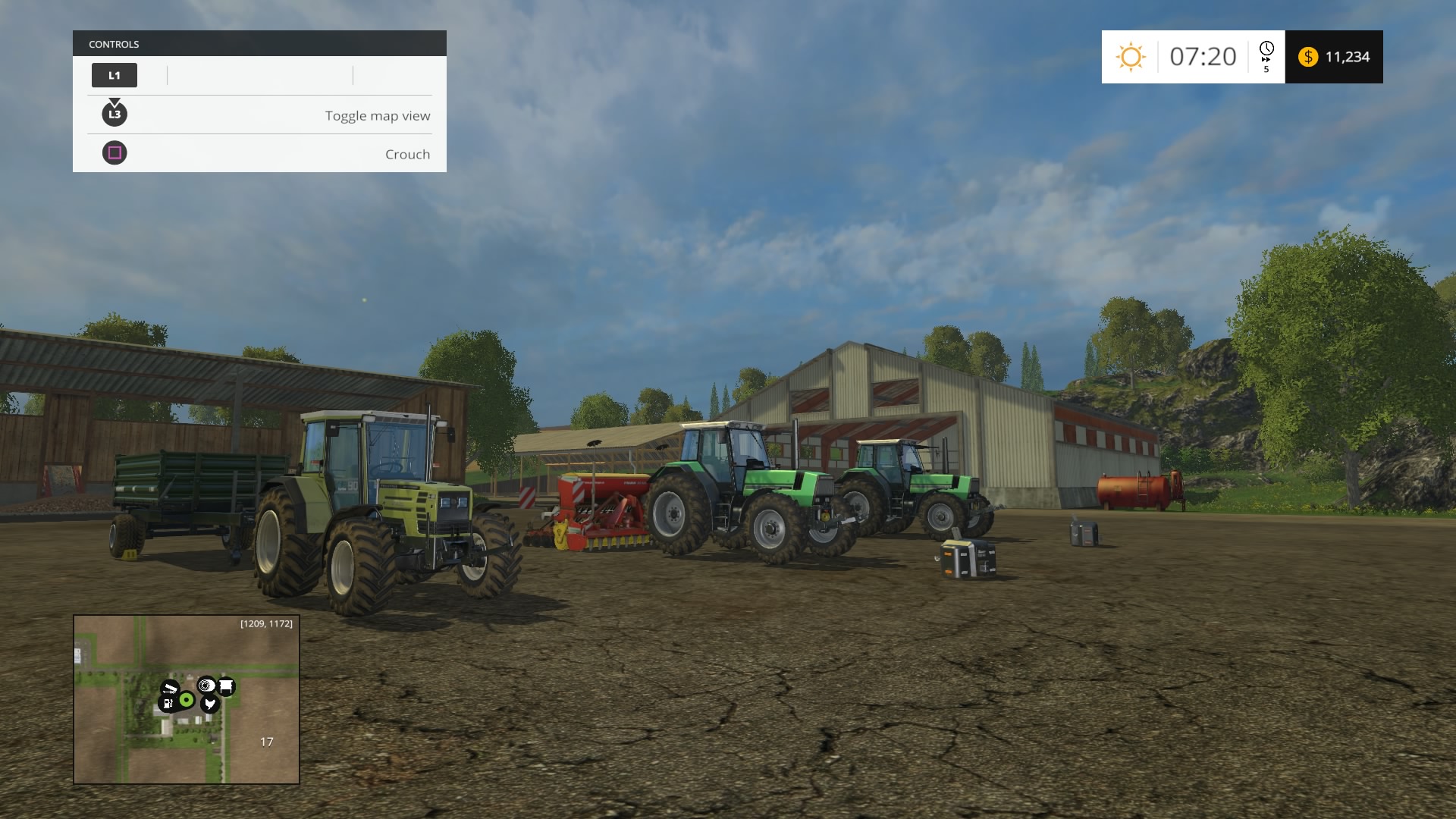1456x819 pixels.
Task: Click the chicken hotspot icon on the minimap
Action: tap(210, 704)
